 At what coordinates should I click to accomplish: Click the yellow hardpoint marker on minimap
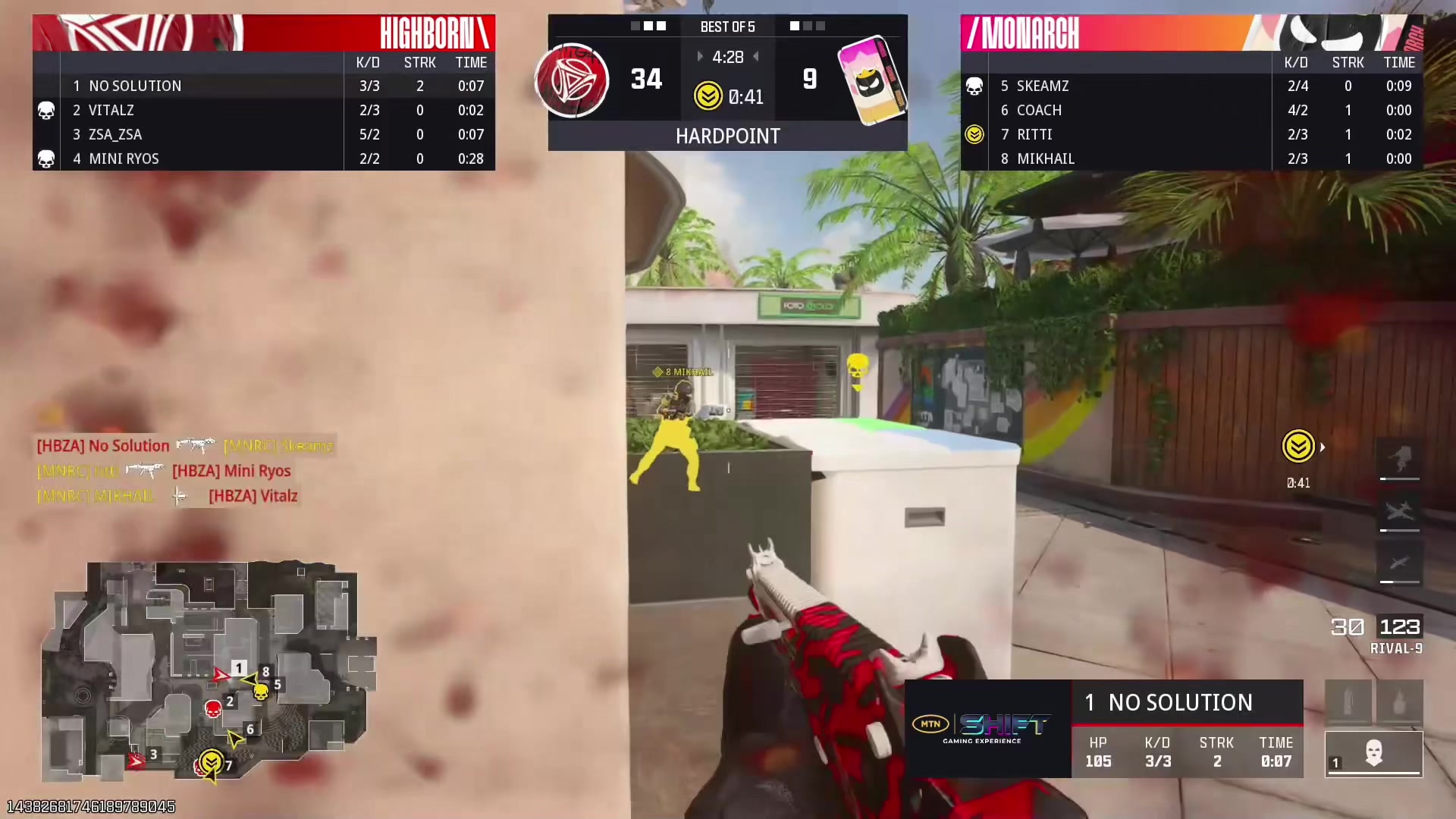coord(211,761)
